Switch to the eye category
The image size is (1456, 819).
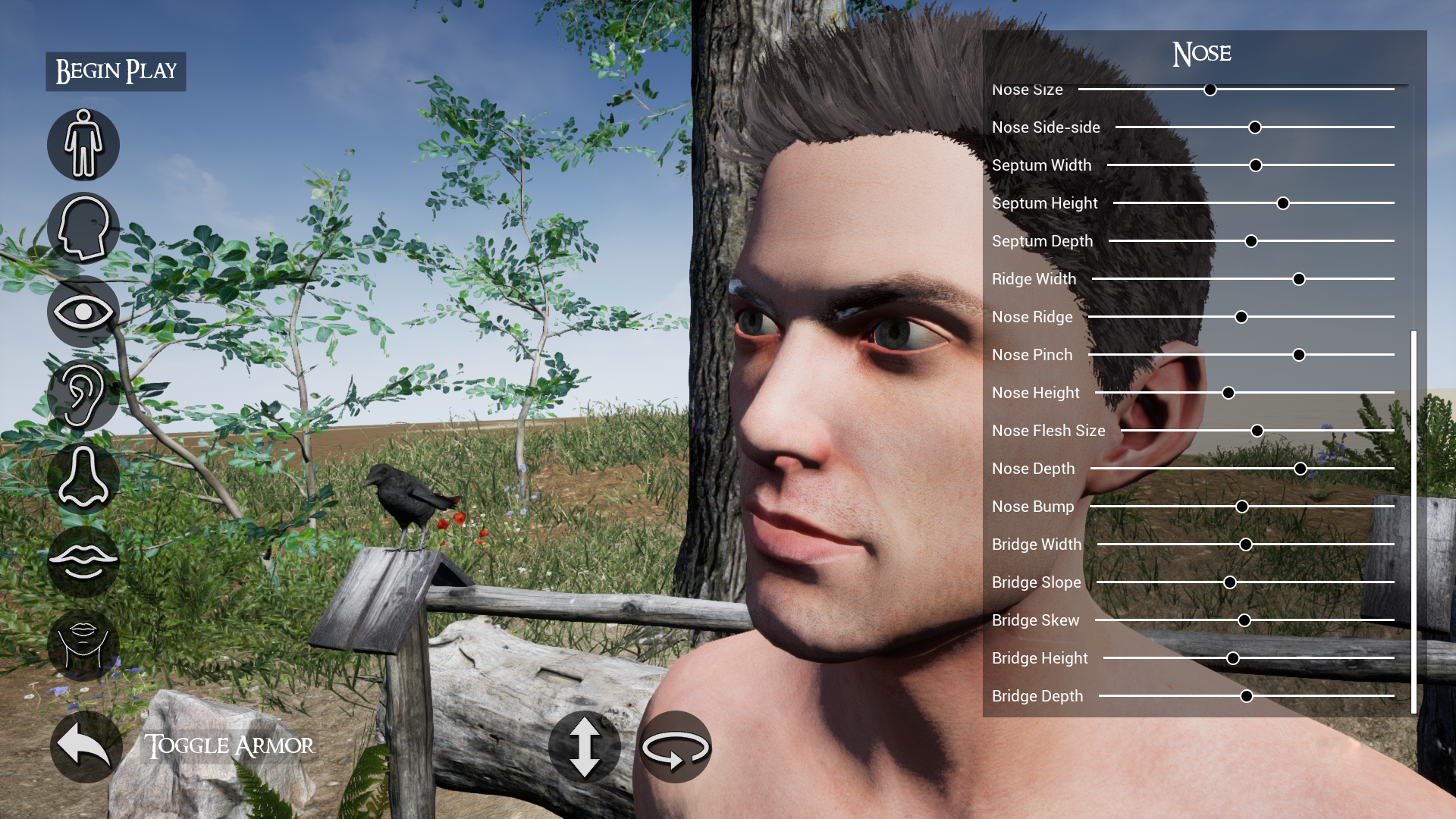[83, 312]
